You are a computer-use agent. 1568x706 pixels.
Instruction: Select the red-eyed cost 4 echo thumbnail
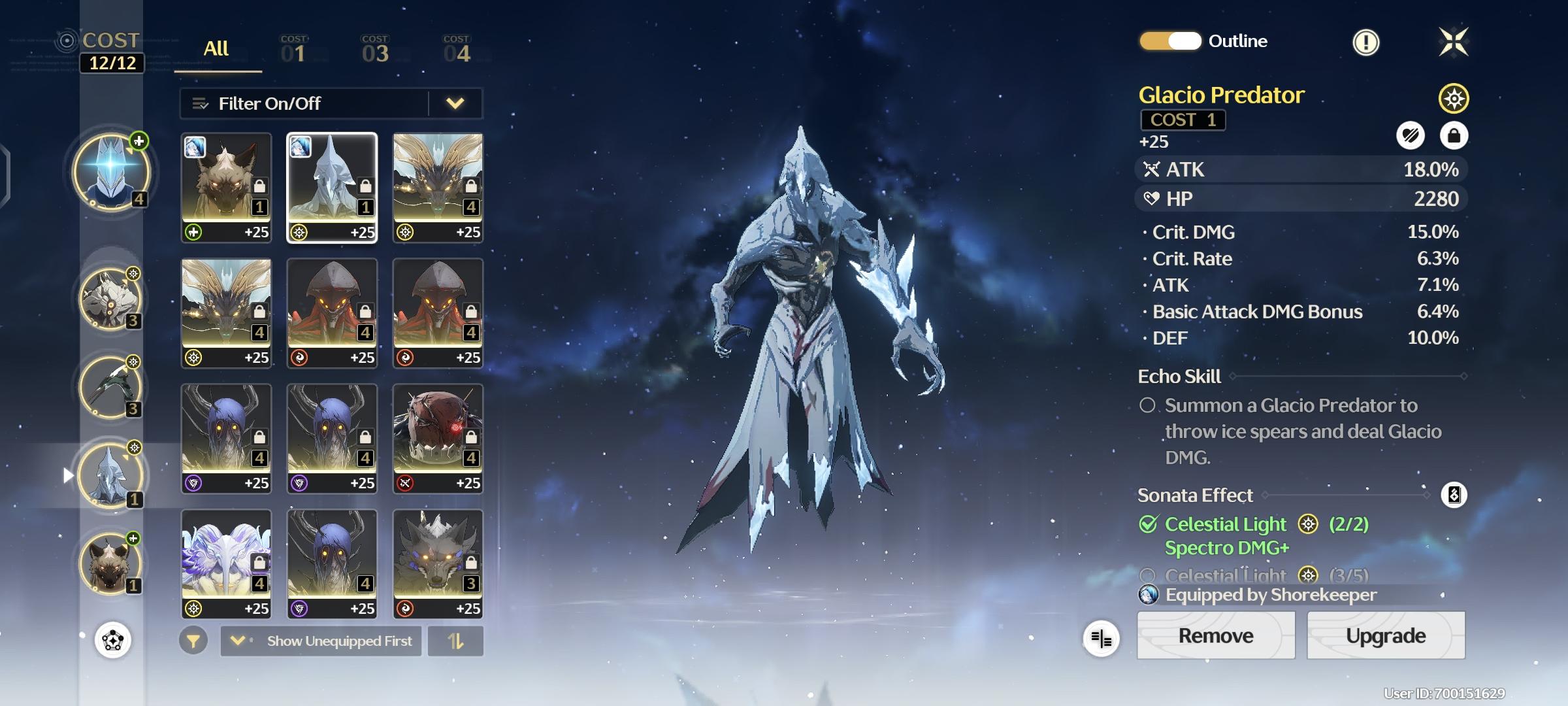click(438, 438)
